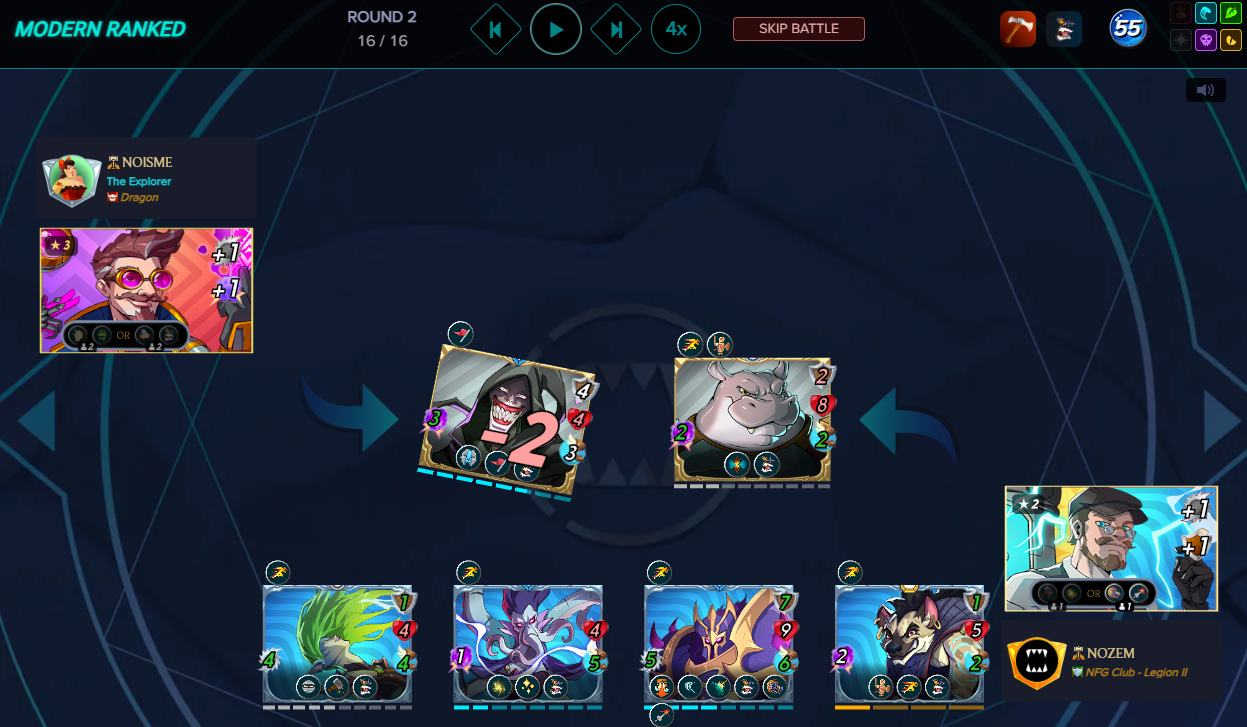View NOISME's goggled summoner card

[146, 290]
